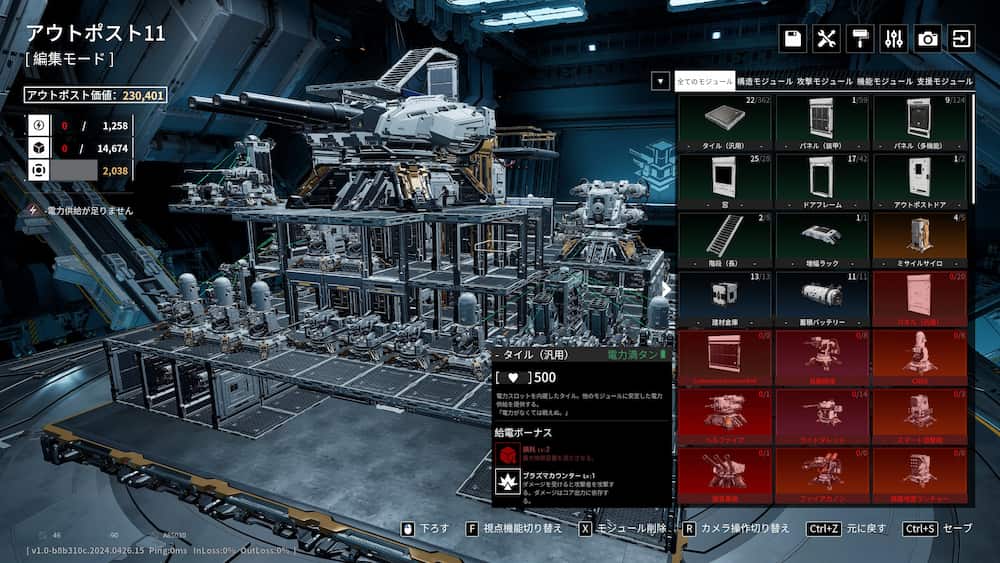This screenshot has width=1000, height=563.
Task: Open the wrench and screwdriver build tools
Action: coord(826,39)
